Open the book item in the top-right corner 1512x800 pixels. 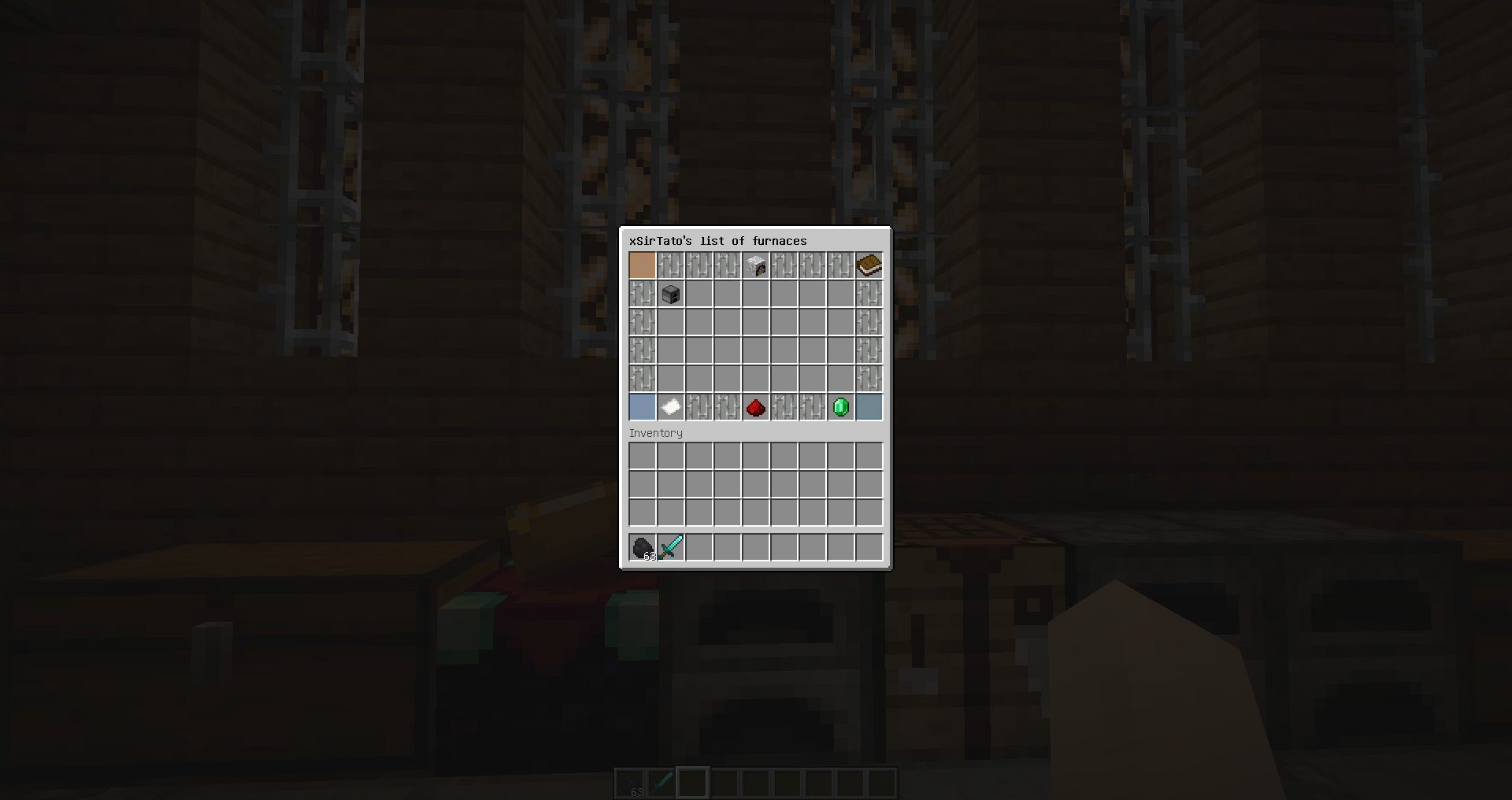coord(869,265)
